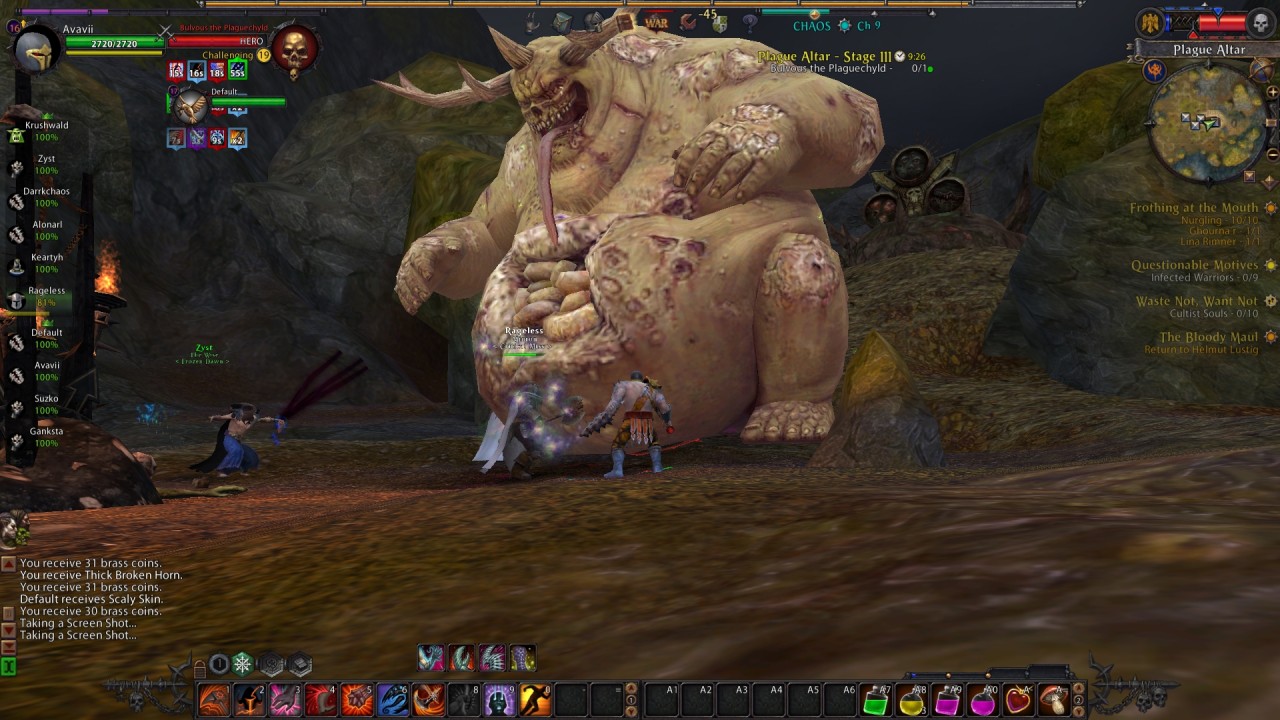Click the Destruction skull emblem near the minimap
Viewport: 1280px width, 720px height.
point(1259,22)
